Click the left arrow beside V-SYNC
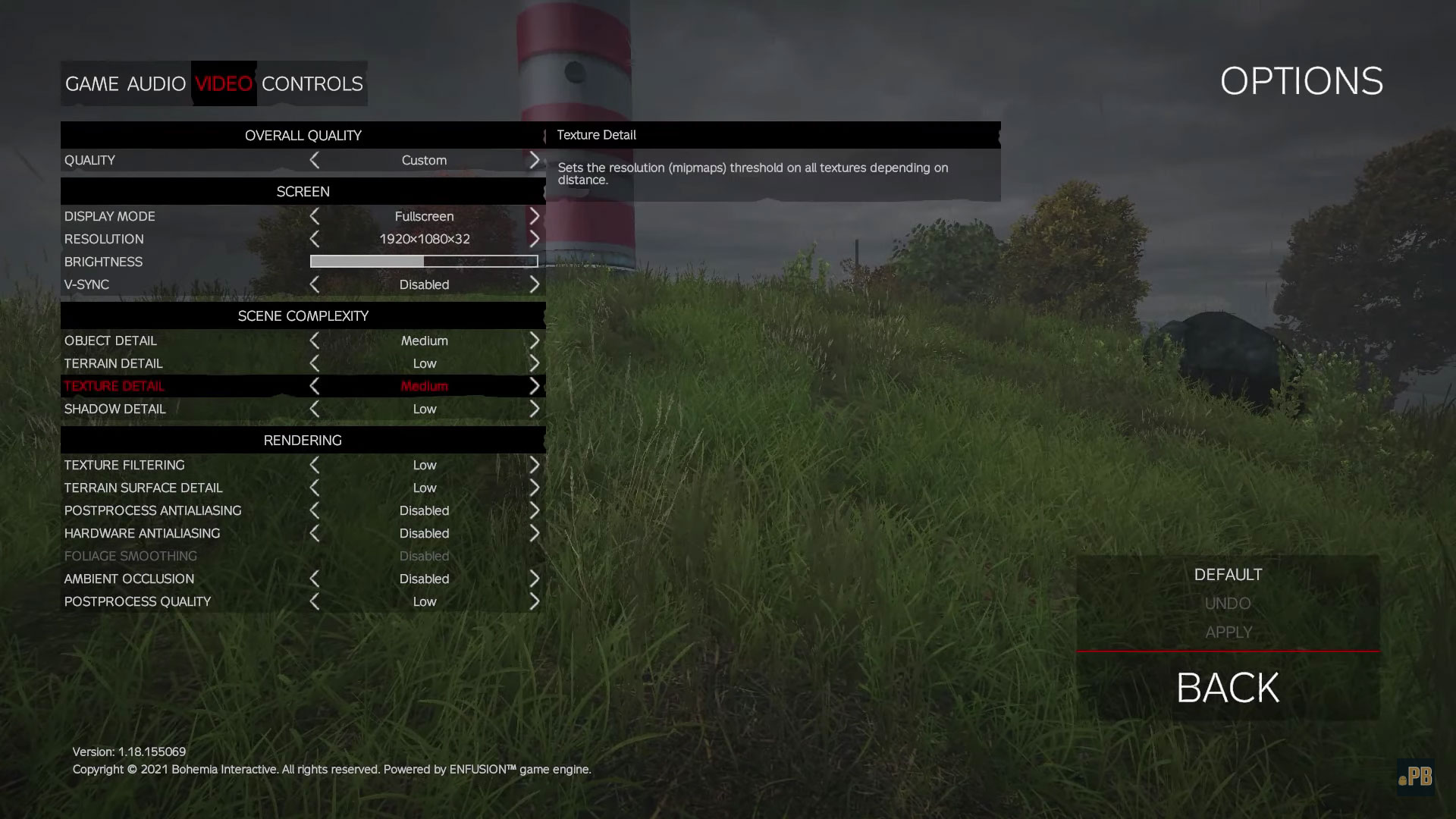 pyautogui.click(x=314, y=284)
